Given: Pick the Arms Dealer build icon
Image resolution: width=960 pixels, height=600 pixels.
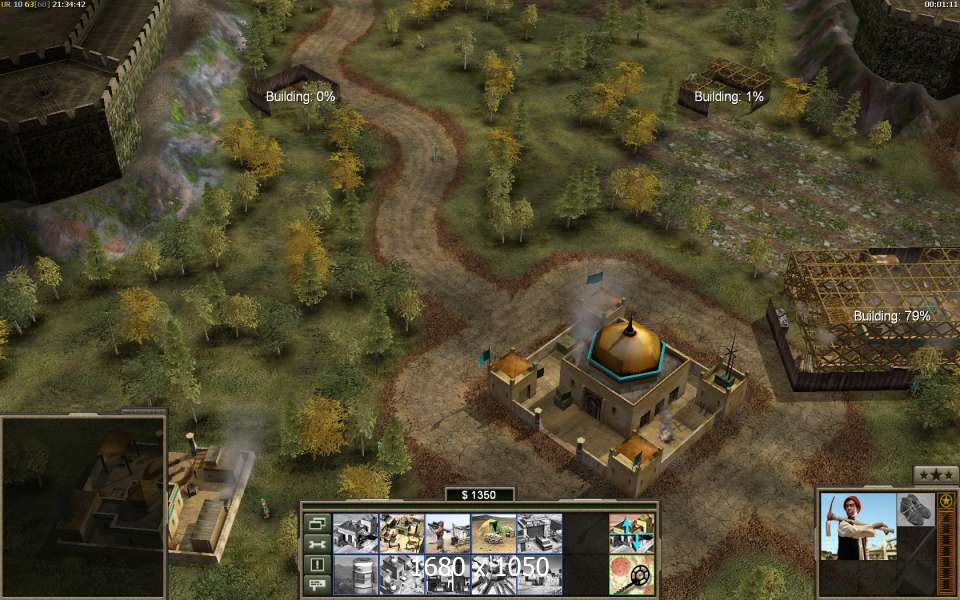Looking at the screenshot, I should pos(539,533).
